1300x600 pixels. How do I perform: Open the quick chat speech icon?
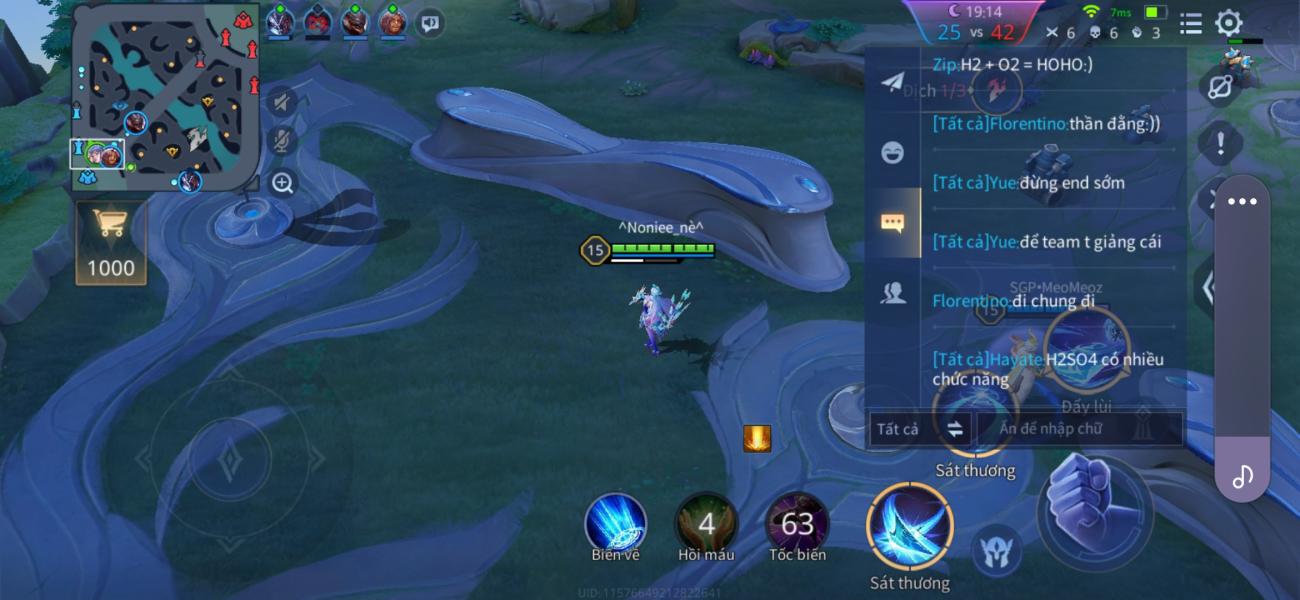click(x=430, y=21)
